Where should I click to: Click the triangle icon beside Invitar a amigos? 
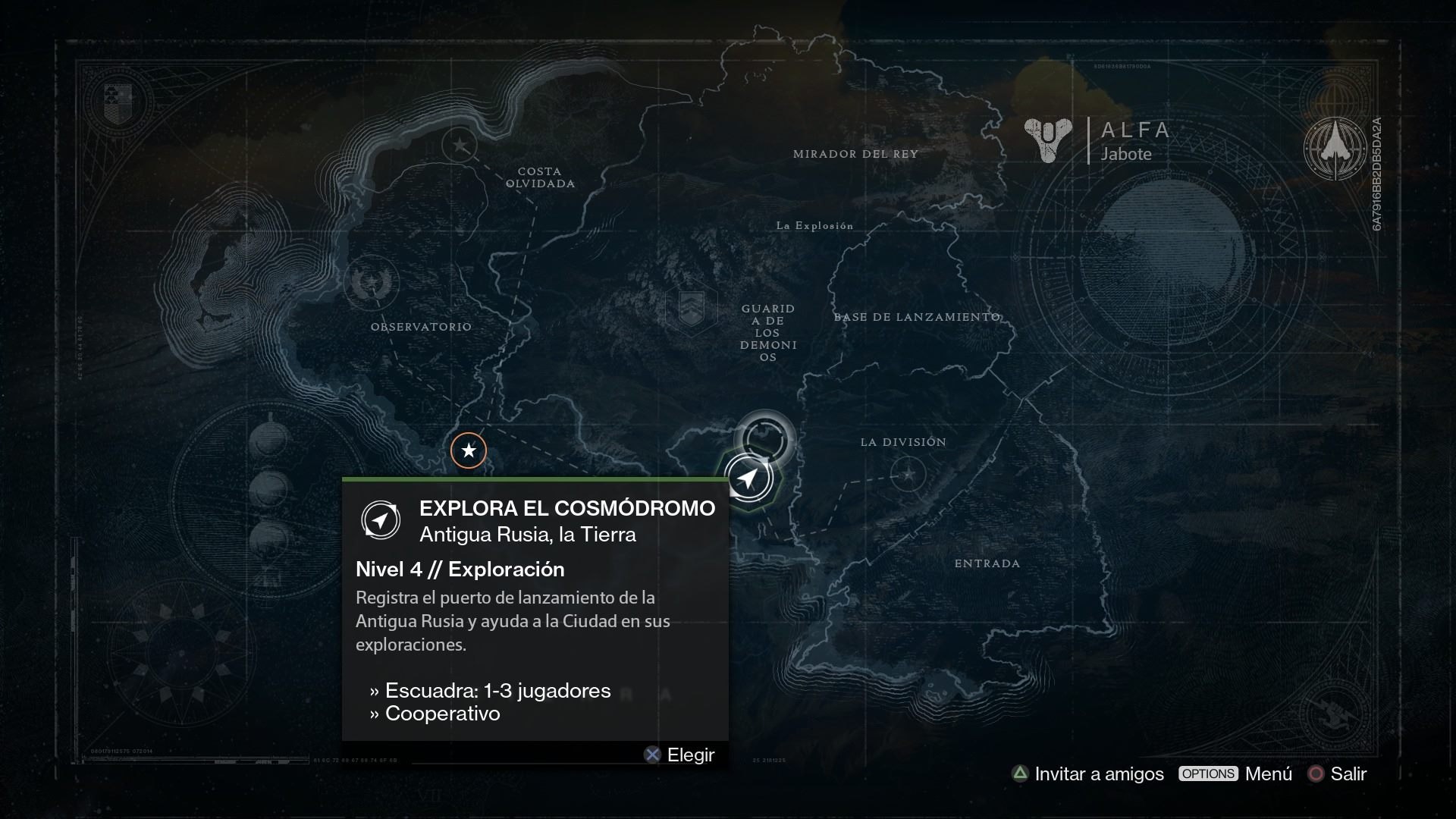click(x=1020, y=774)
